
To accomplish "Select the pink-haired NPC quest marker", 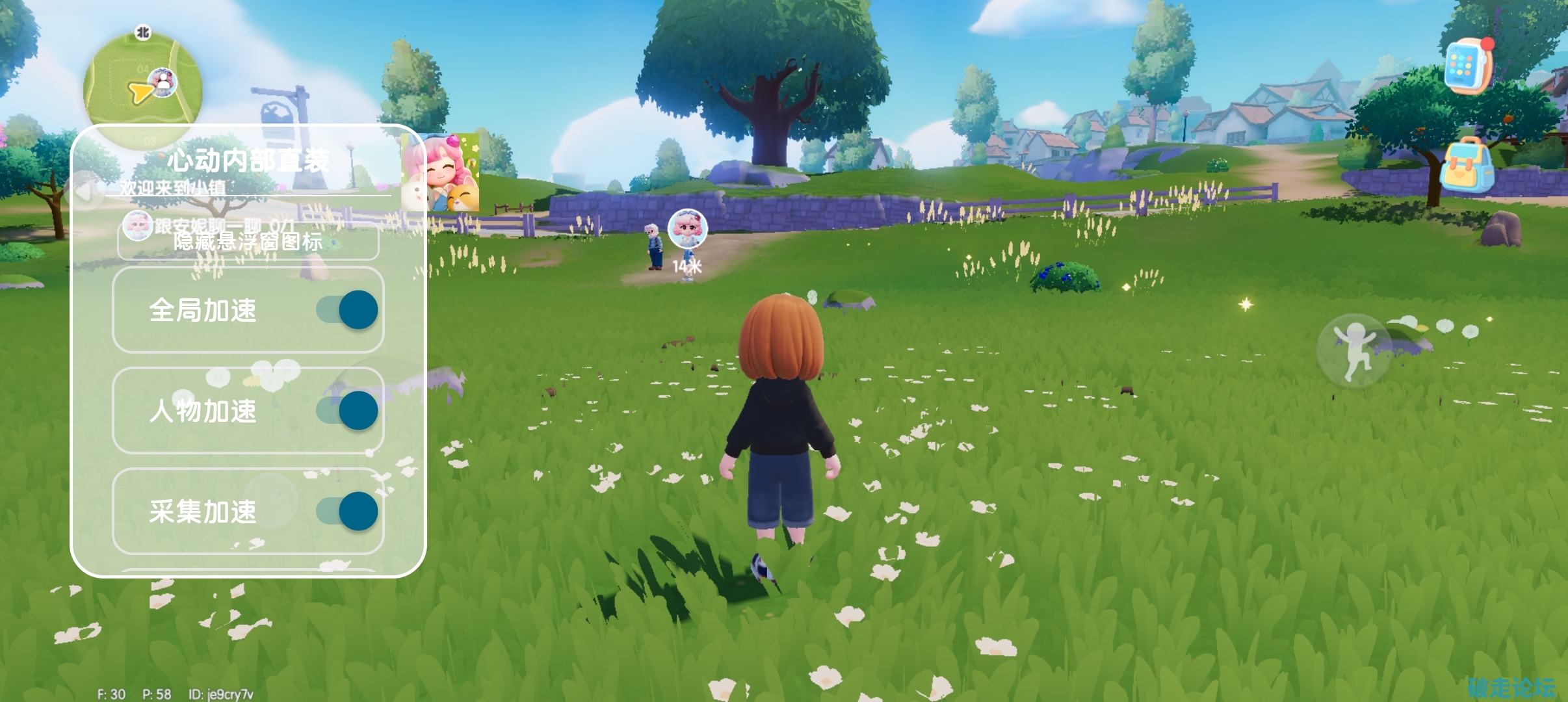I will [x=687, y=229].
